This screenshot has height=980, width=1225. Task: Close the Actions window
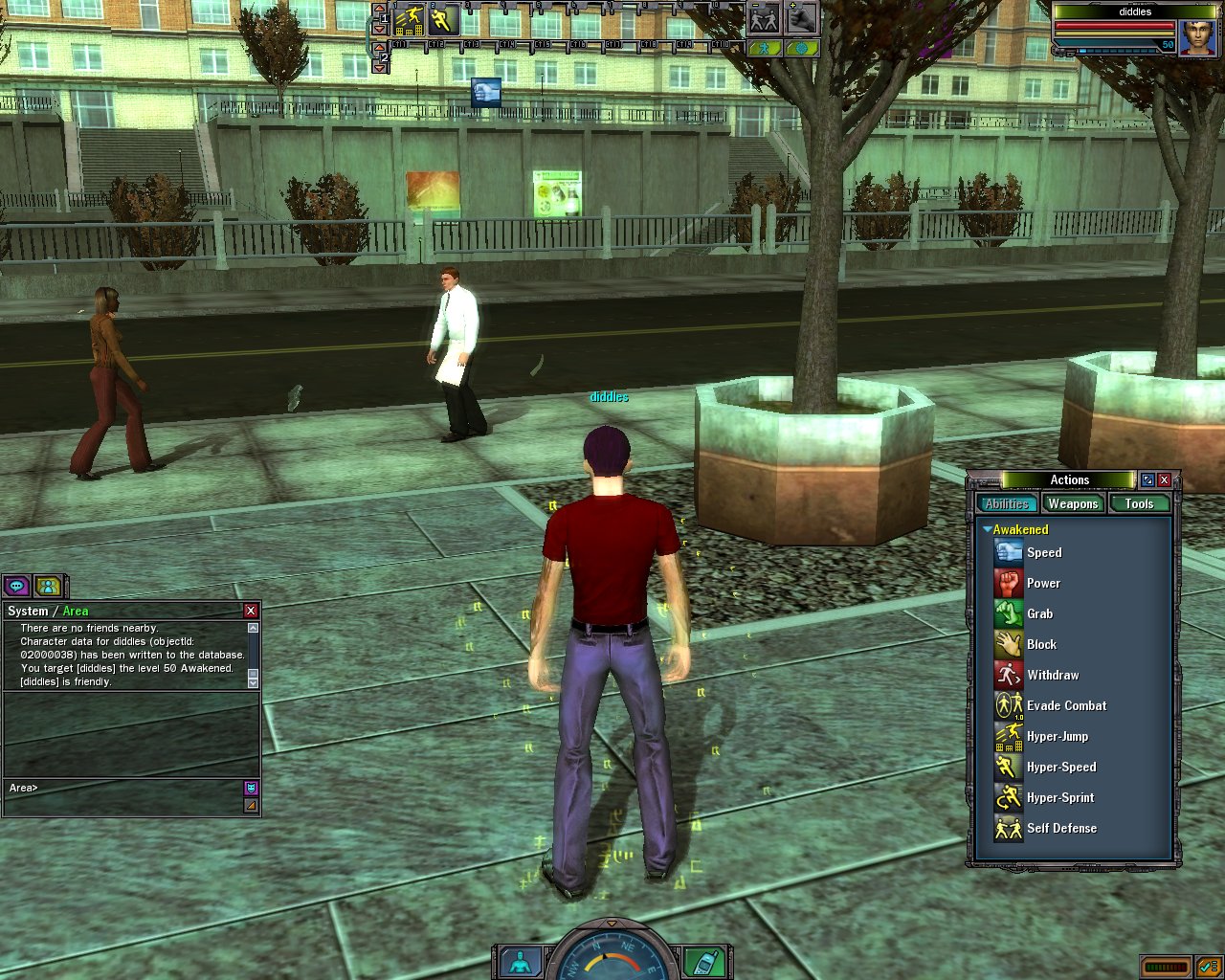[x=1165, y=479]
